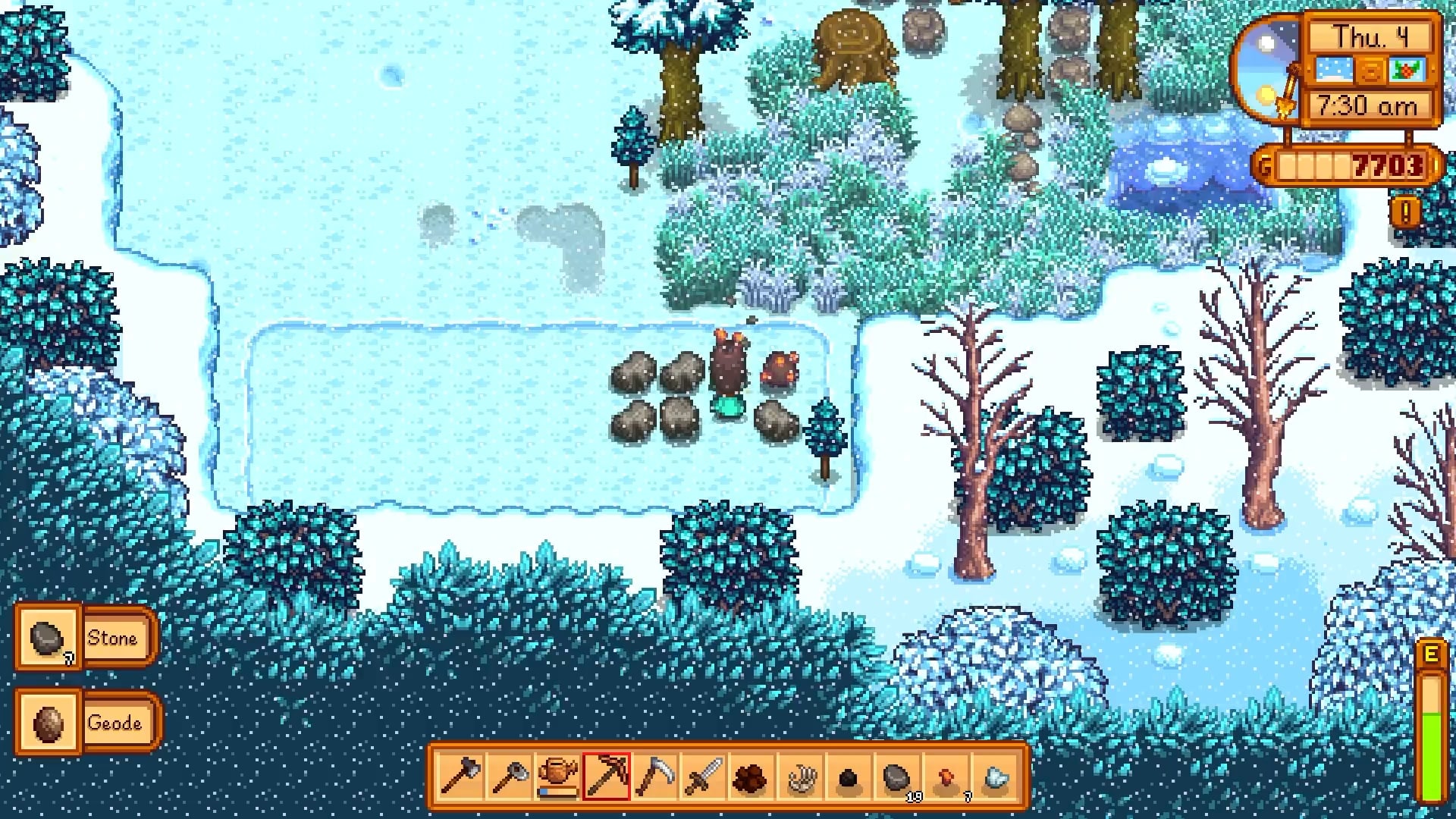This screenshot has width=1456, height=819.
Task: Pick the skeletal hand item slot
Action: (800, 777)
